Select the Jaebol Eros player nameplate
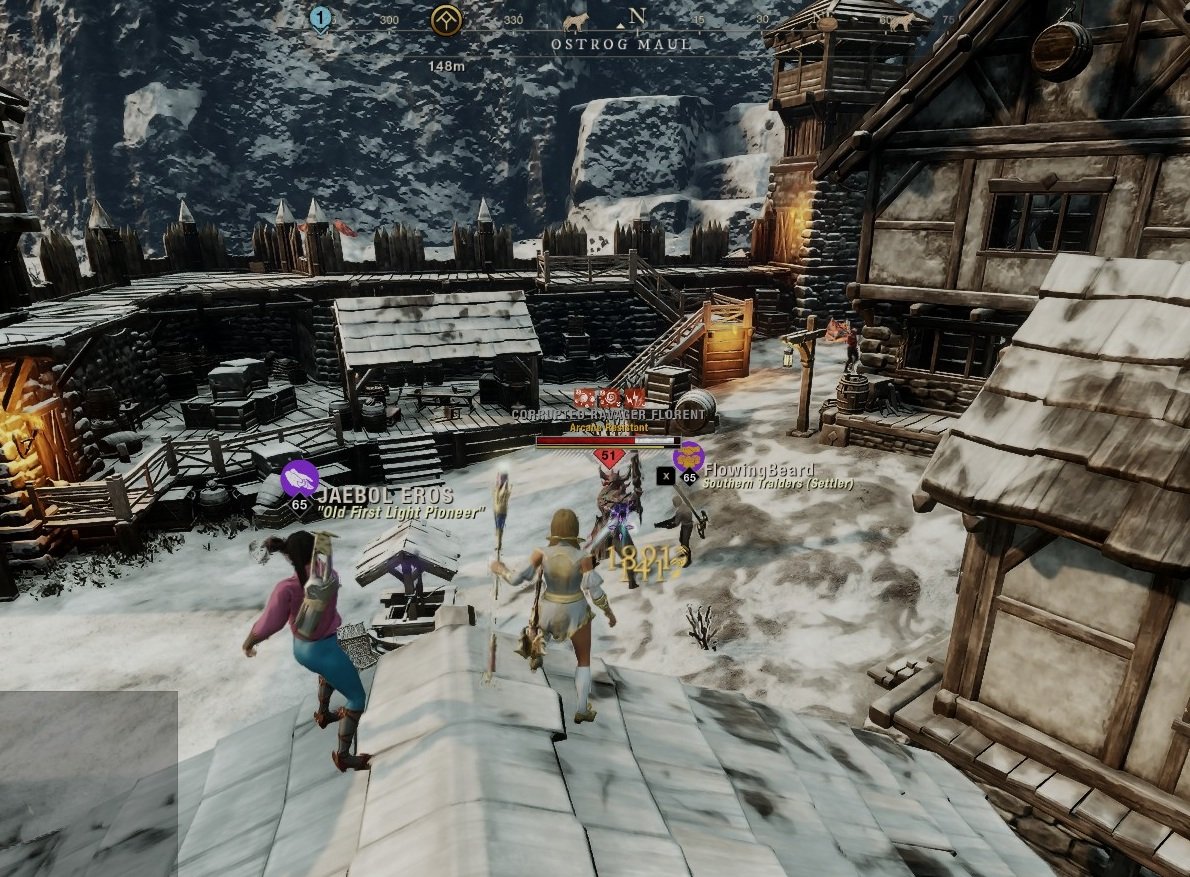The image size is (1190, 877). coord(384,496)
